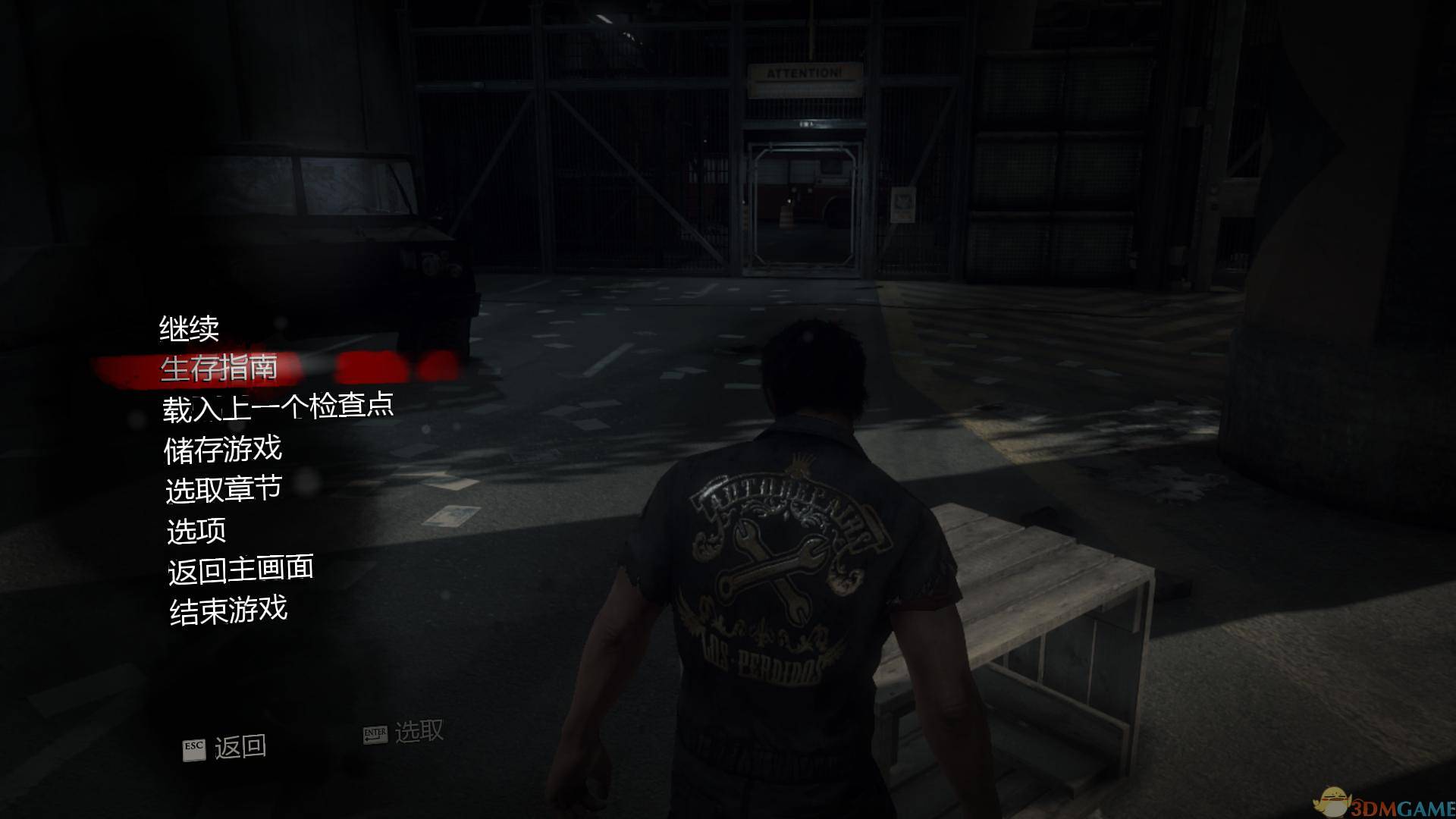Choose 载入上一个检查点 to reload checkpoint
Viewport: 1456px width, 819px height.
(278, 408)
